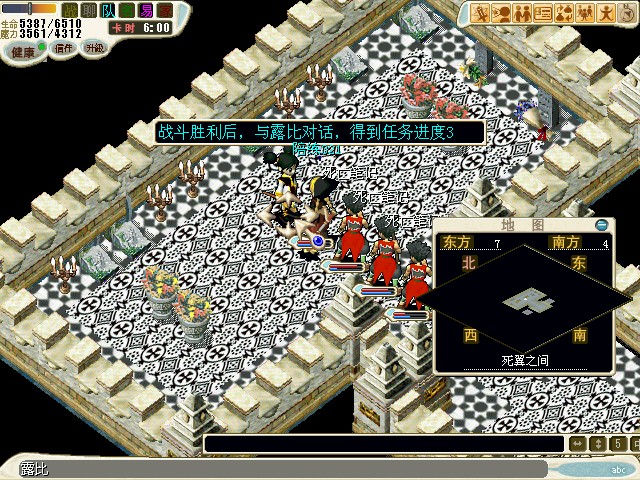Minimize the 地图 map panel
640x480 pixels.
[601, 225]
